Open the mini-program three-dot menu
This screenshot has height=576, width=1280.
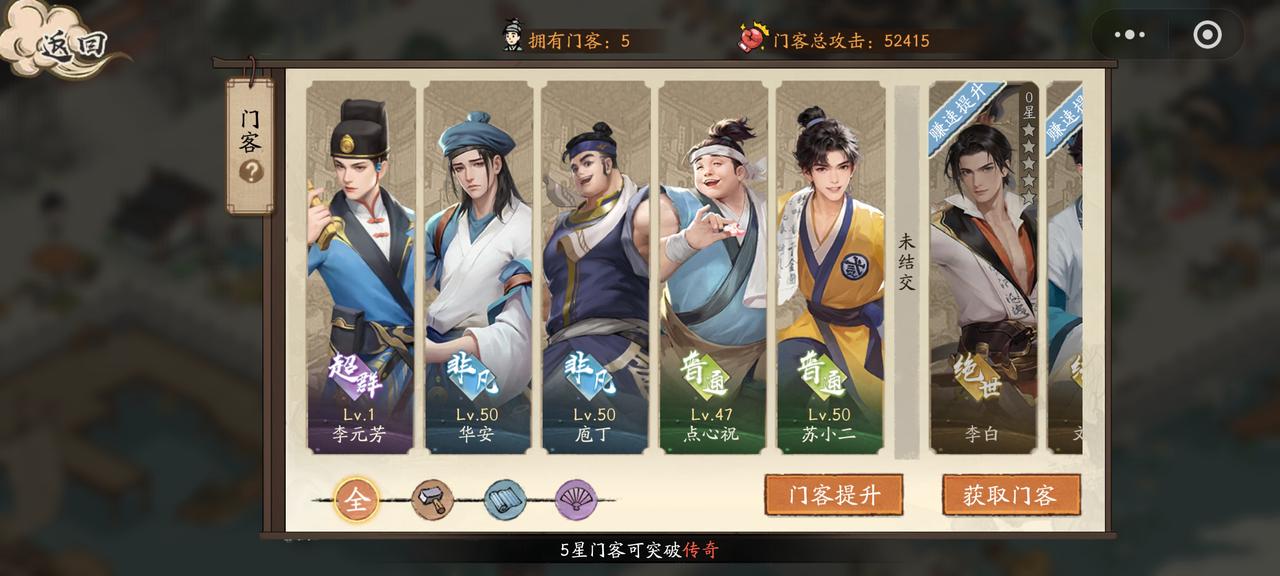[x=1130, y=35]
